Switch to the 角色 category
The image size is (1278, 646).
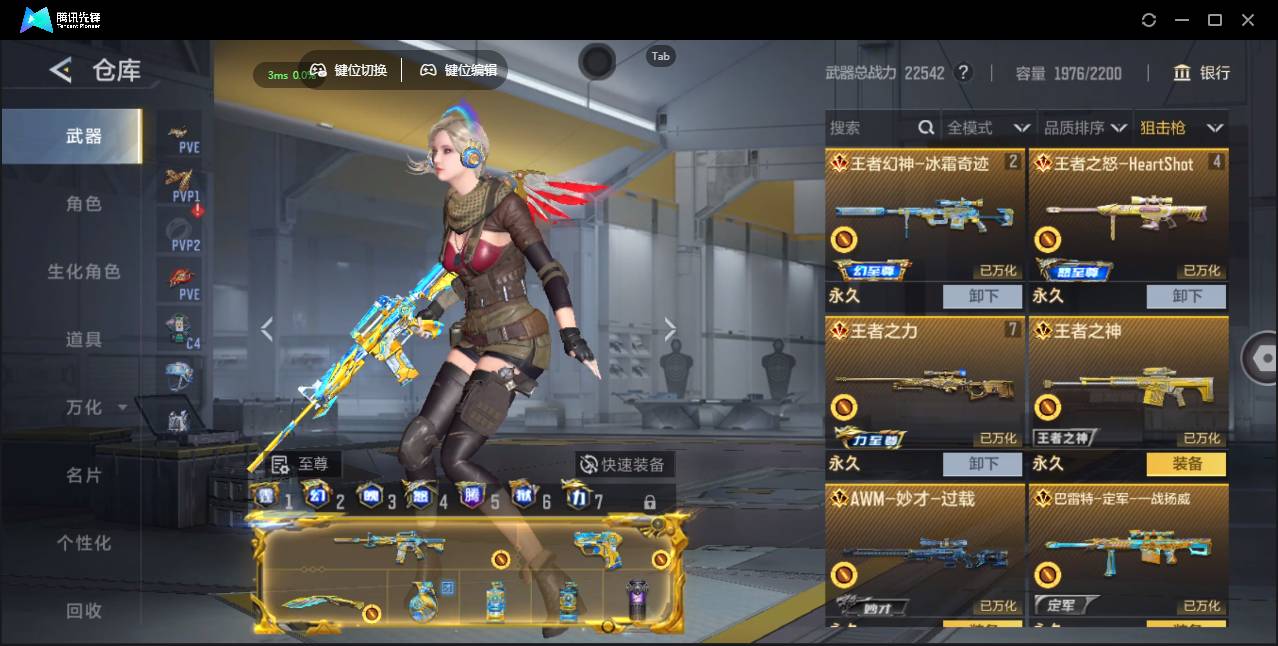pos(84,204)
